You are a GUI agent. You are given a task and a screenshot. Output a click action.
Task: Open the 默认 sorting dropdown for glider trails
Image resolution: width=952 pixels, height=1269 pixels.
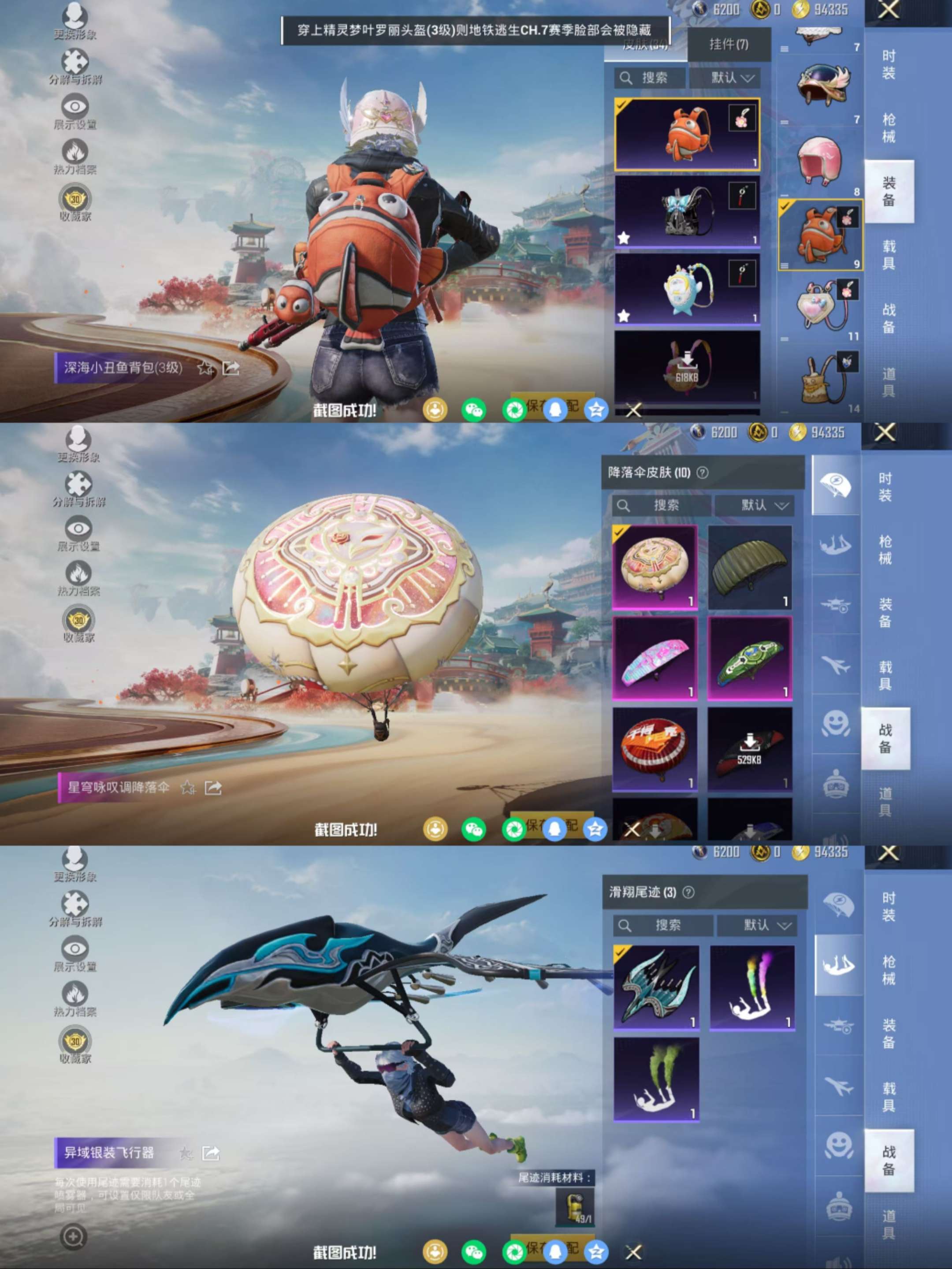coord(758,925)
